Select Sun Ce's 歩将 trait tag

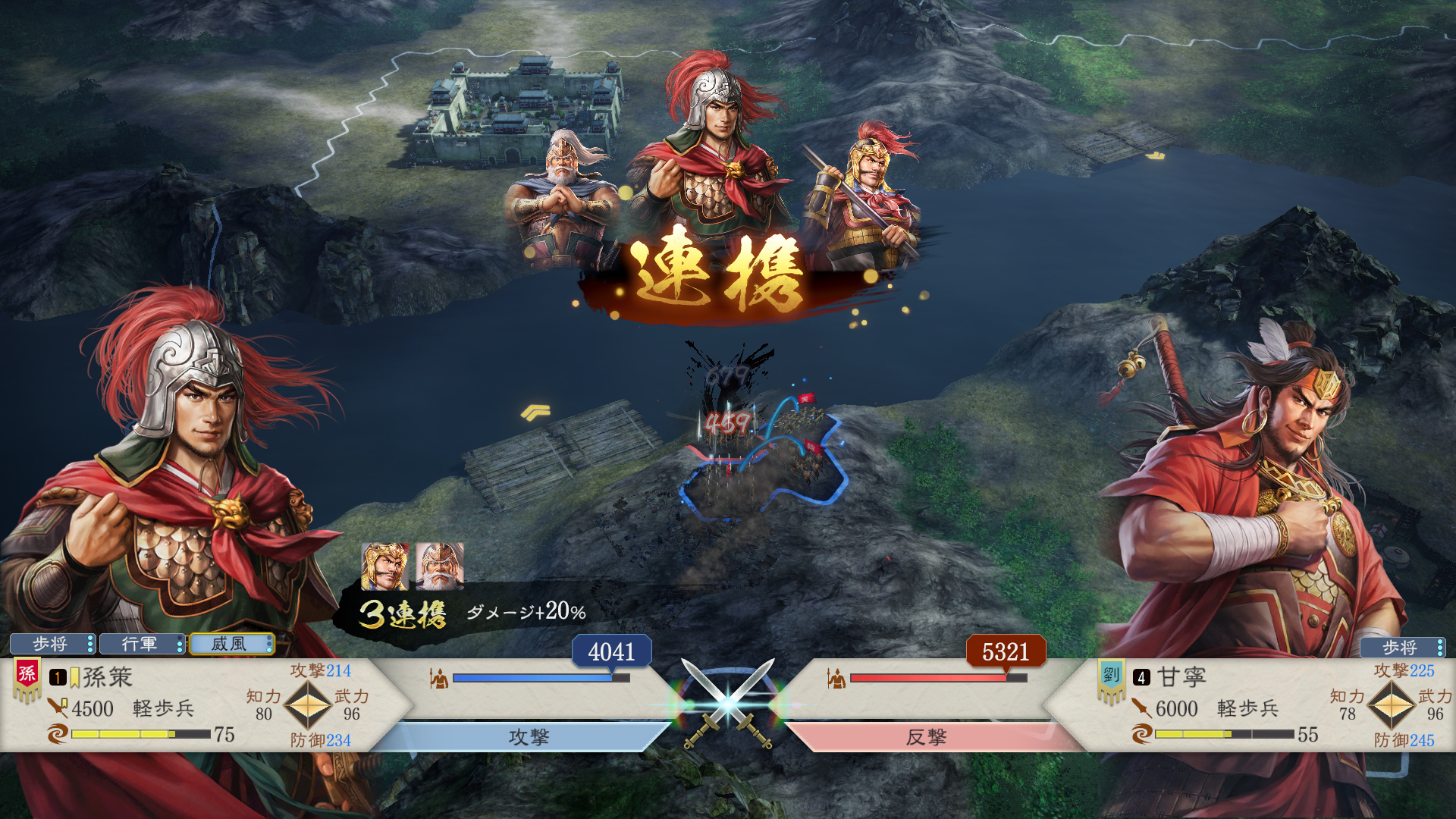(x=52, y=645)
